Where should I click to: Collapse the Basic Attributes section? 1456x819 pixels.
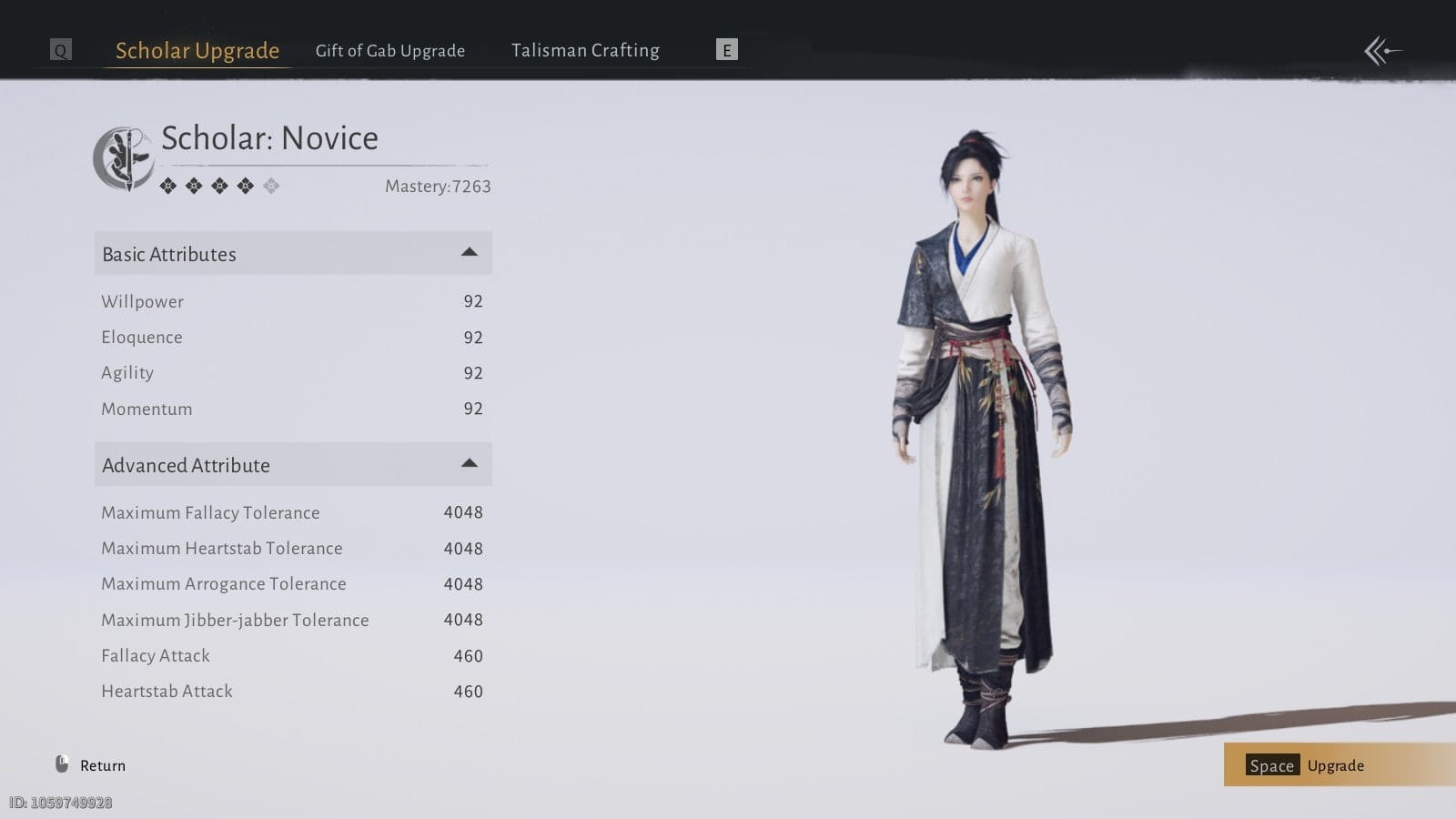coord(469,253)
